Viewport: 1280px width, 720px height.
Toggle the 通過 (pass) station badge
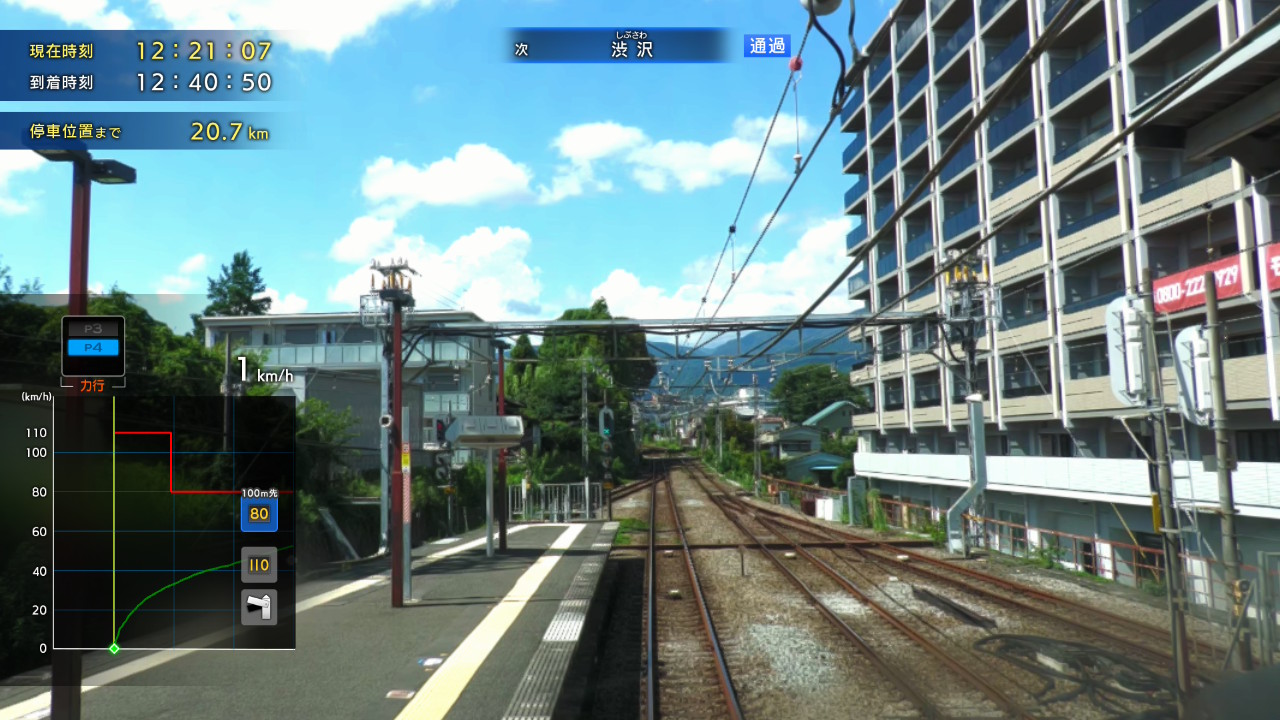pyautogui.click(x=765, y=46)
